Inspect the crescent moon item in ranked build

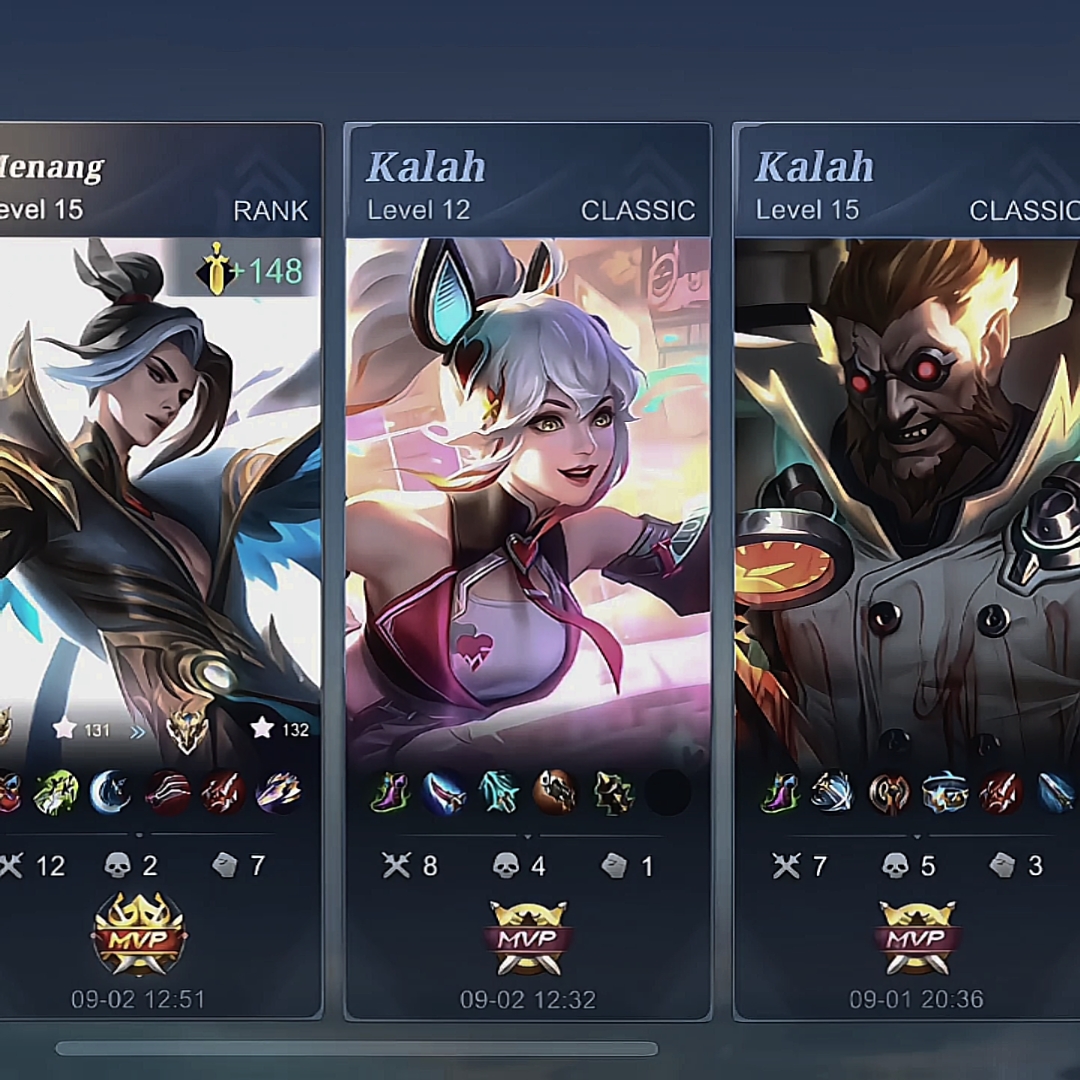pyautogui.click(x=110, y=793)
